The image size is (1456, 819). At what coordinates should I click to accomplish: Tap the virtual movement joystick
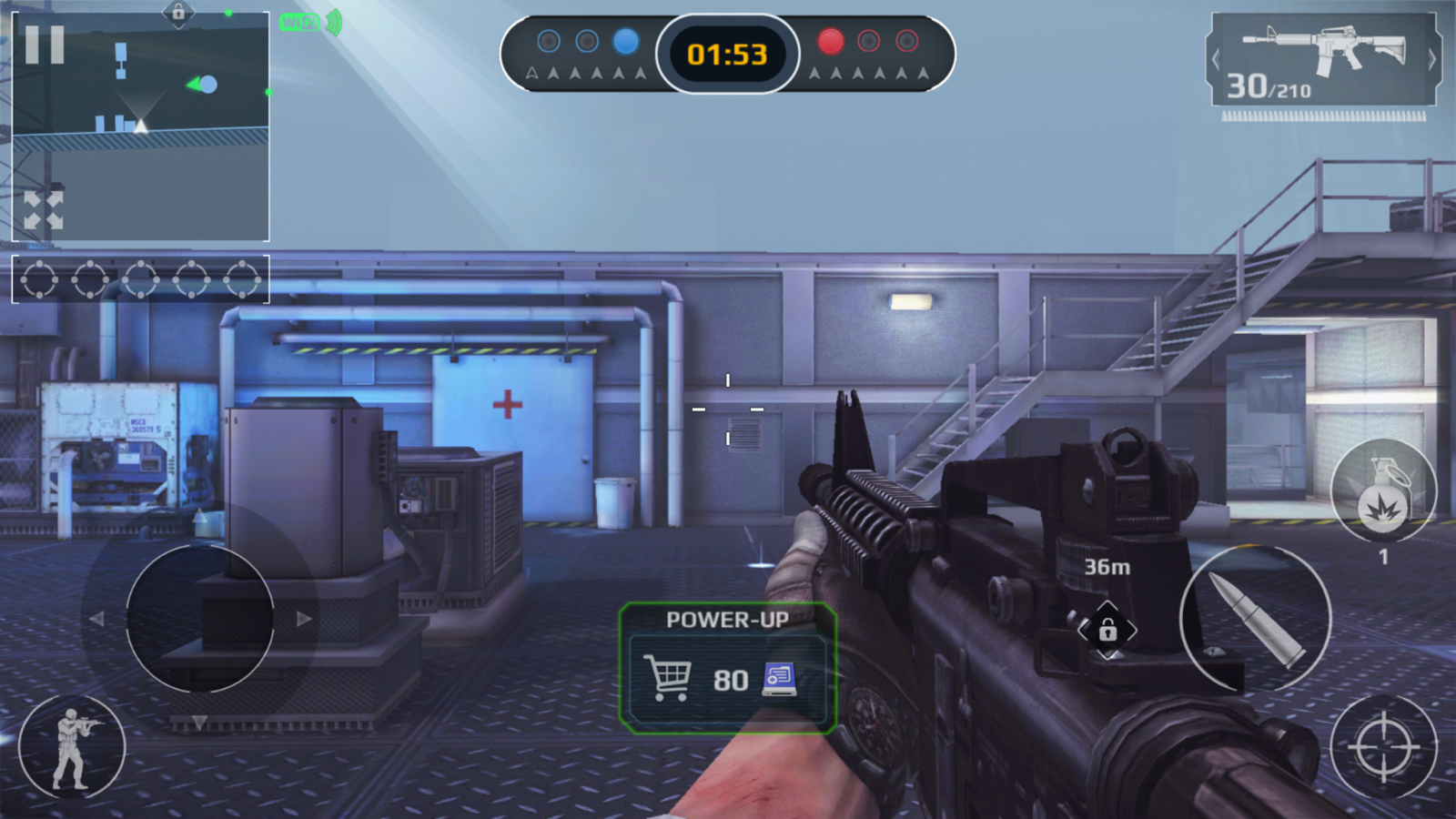click(200, 619)
